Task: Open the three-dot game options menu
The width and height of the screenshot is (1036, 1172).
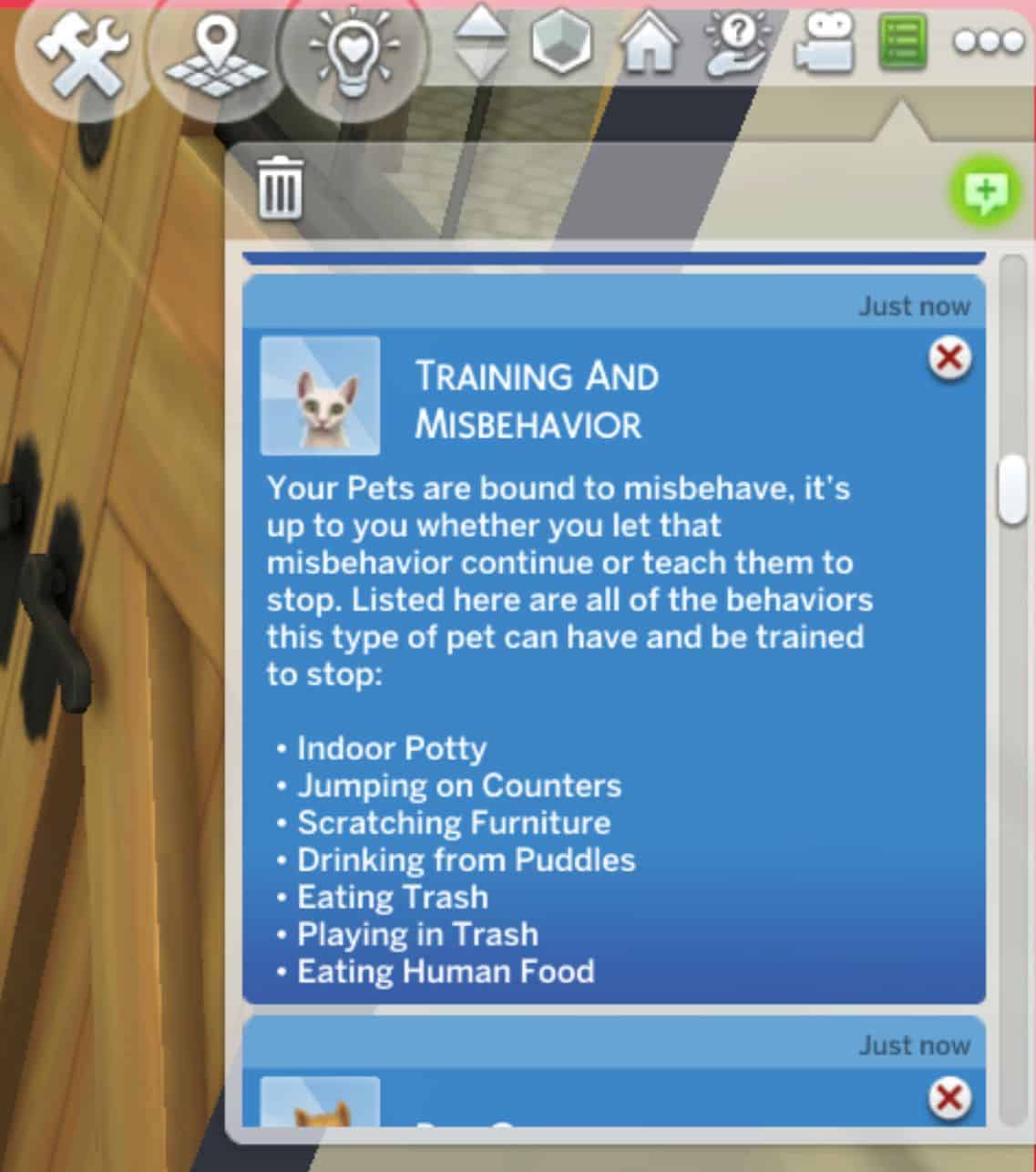Action: [989, 42]
